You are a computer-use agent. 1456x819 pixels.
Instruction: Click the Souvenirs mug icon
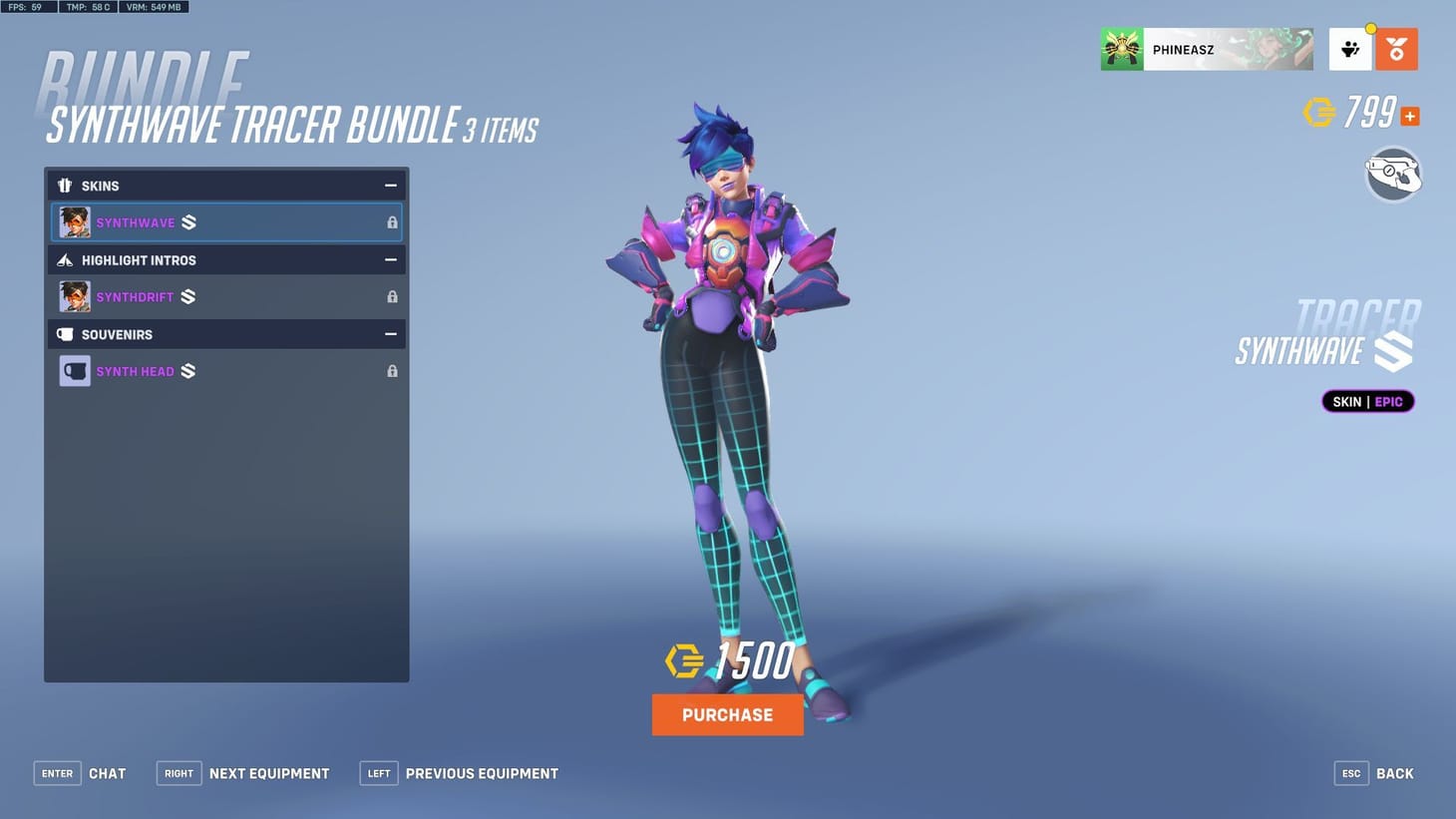click(67, 334)
